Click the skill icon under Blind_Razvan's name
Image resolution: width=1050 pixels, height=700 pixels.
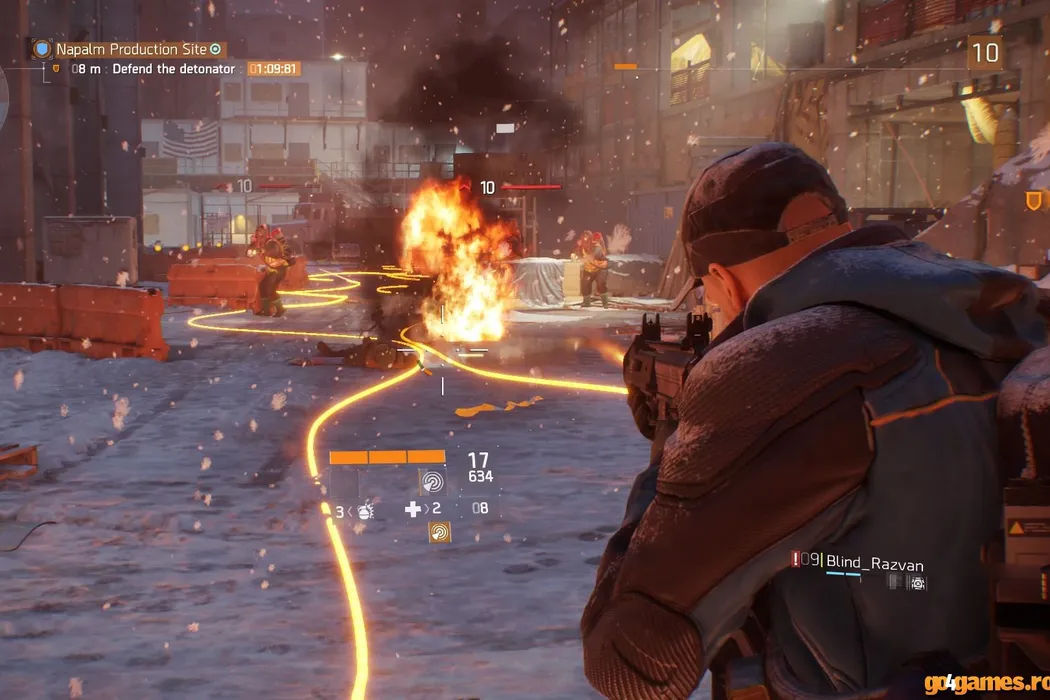pyautogui.click(x=917, y=583)
